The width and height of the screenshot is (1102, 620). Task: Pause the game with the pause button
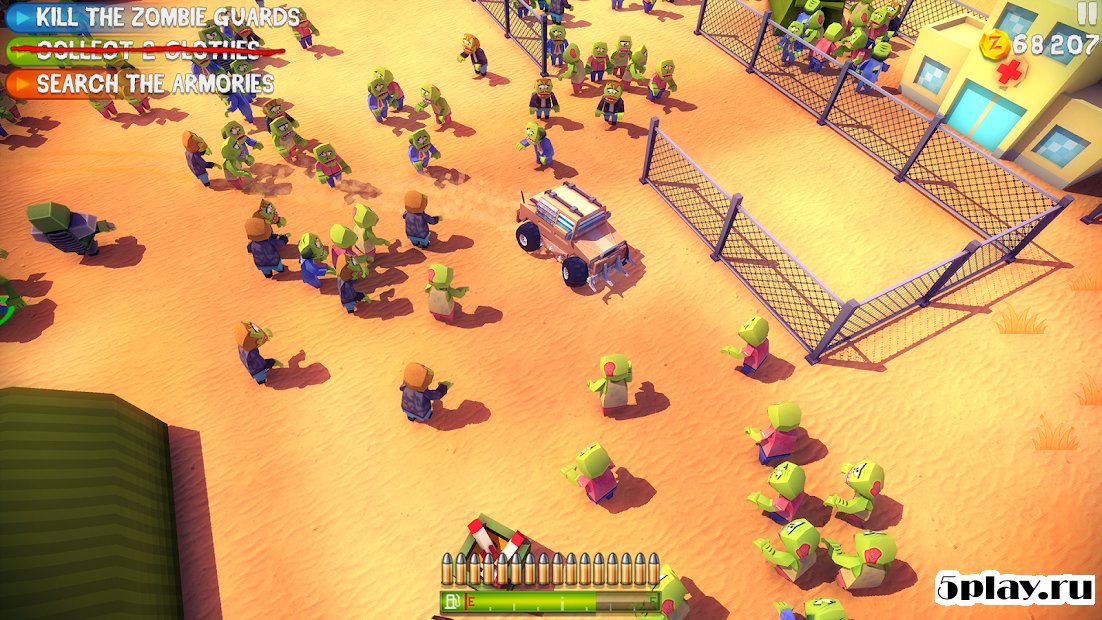pos(1086,12)
